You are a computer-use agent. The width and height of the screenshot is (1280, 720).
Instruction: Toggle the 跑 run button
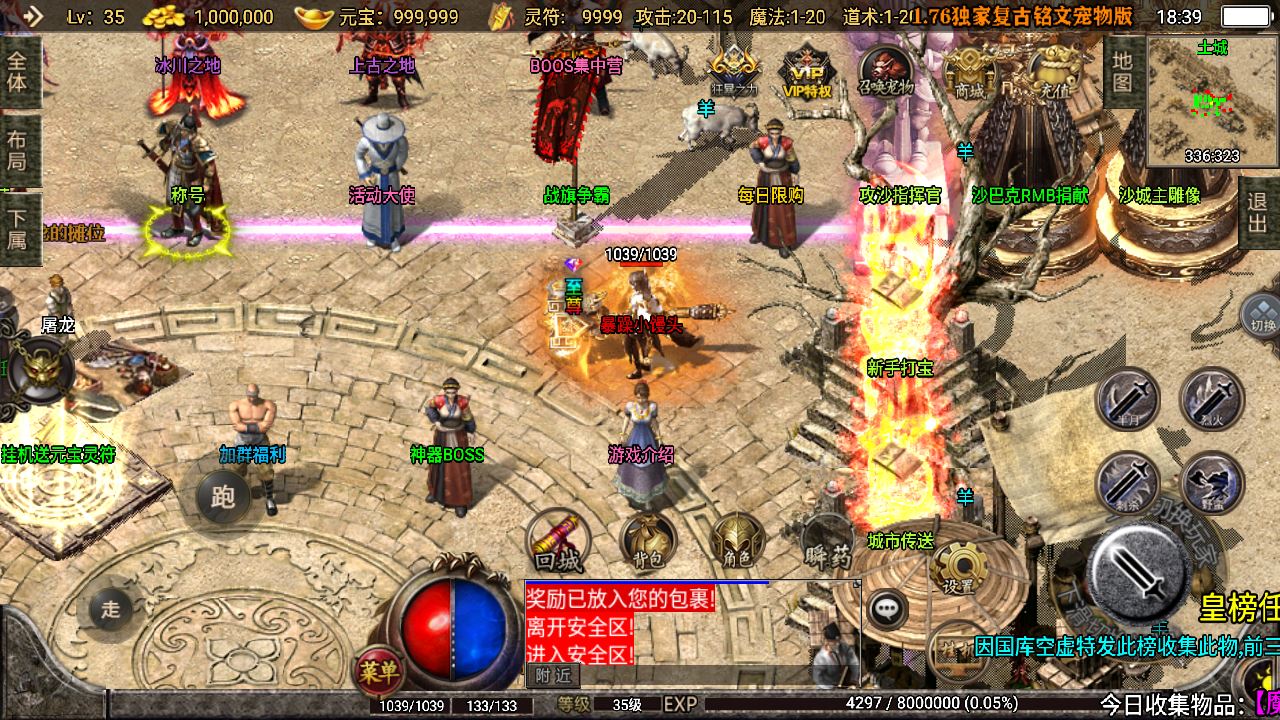(222, 496)
